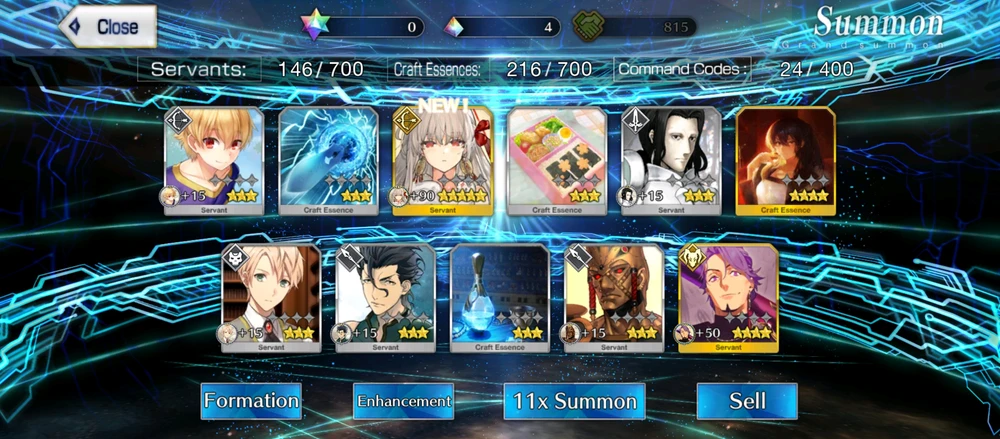The height and width of the screenshot is (439, 1000).
Task: Select the blonde red-eyed servant card
Action: [214, 160]
